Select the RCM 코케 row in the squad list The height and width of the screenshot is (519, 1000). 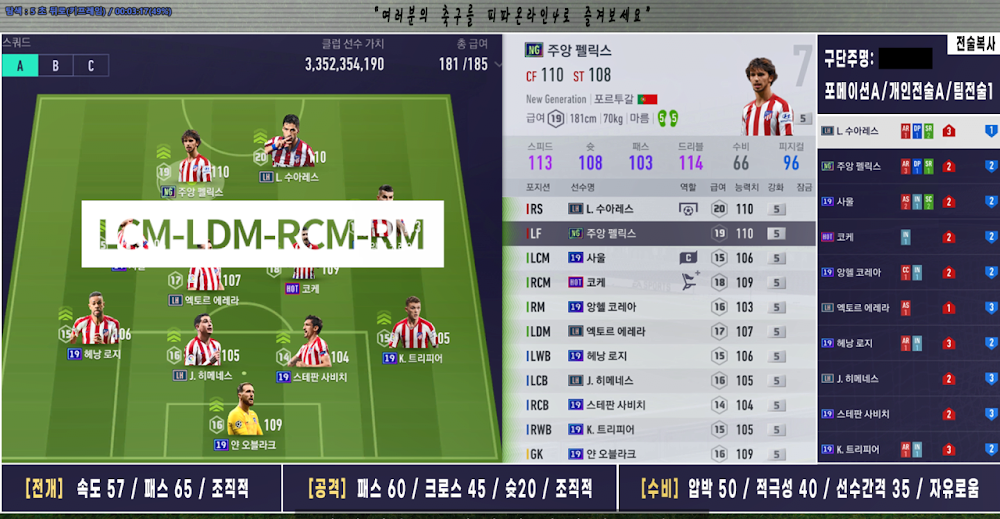pos(660,282)
